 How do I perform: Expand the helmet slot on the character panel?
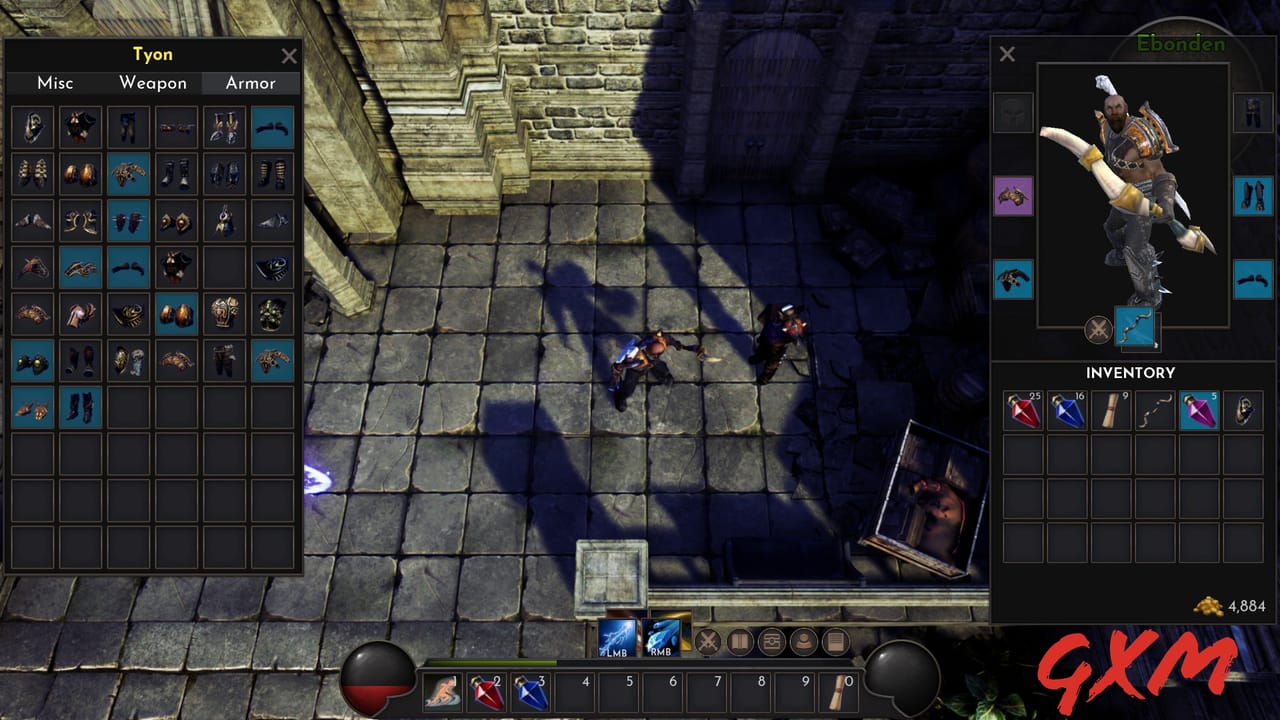tap(1012, 112)
